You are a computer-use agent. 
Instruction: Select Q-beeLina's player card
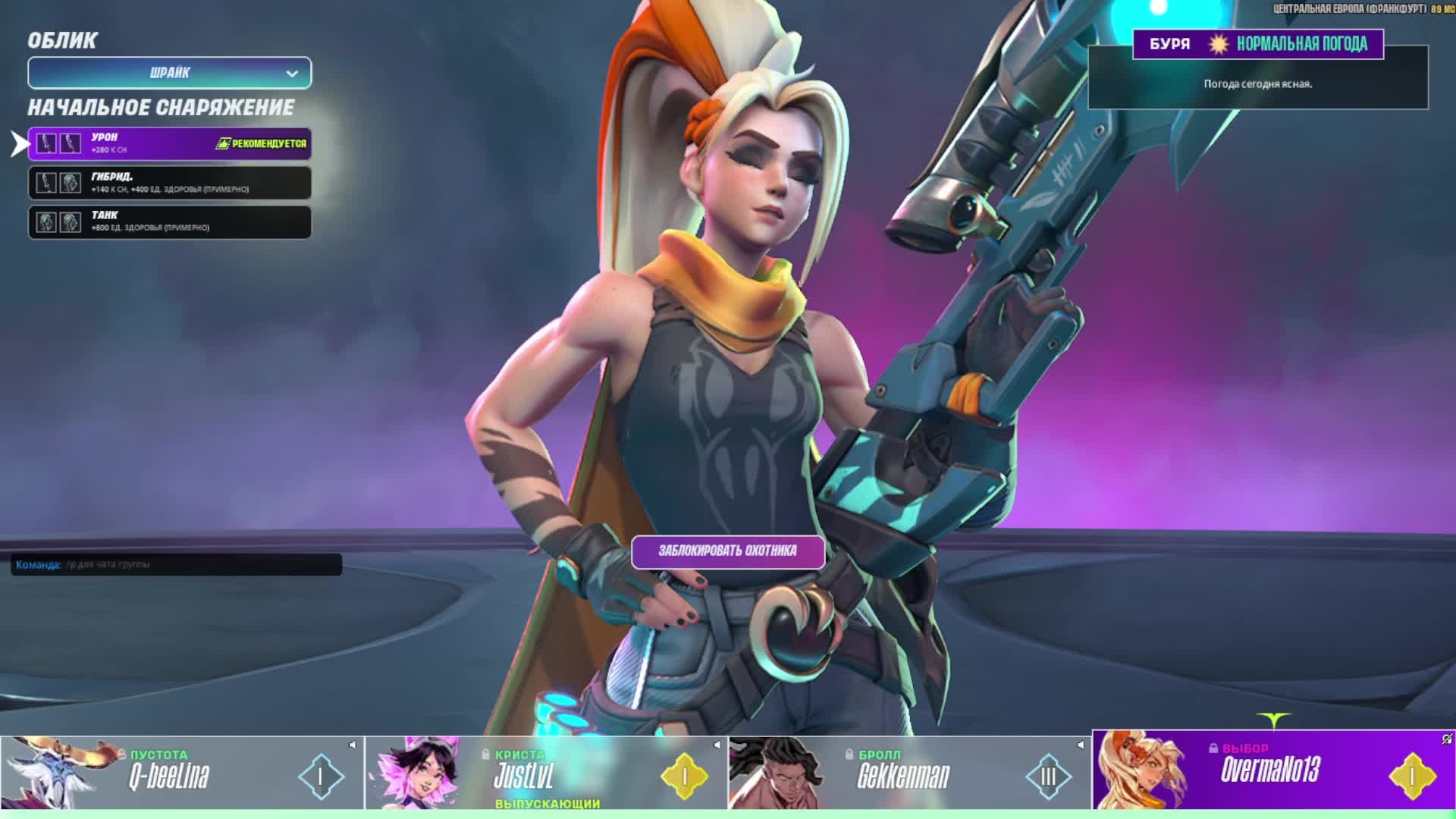[182, 775]
